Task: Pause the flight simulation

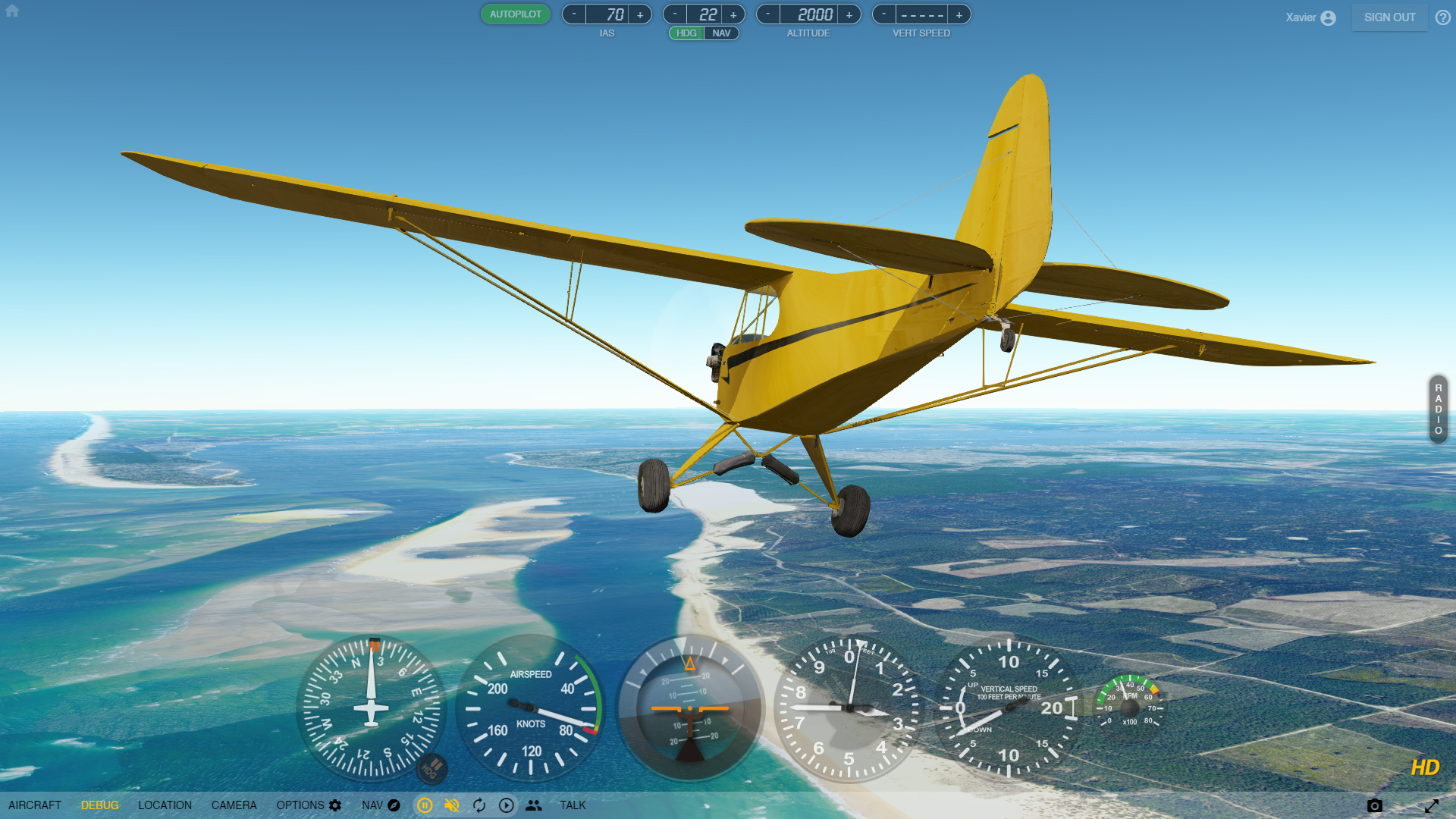Action: tap(425, 805)
